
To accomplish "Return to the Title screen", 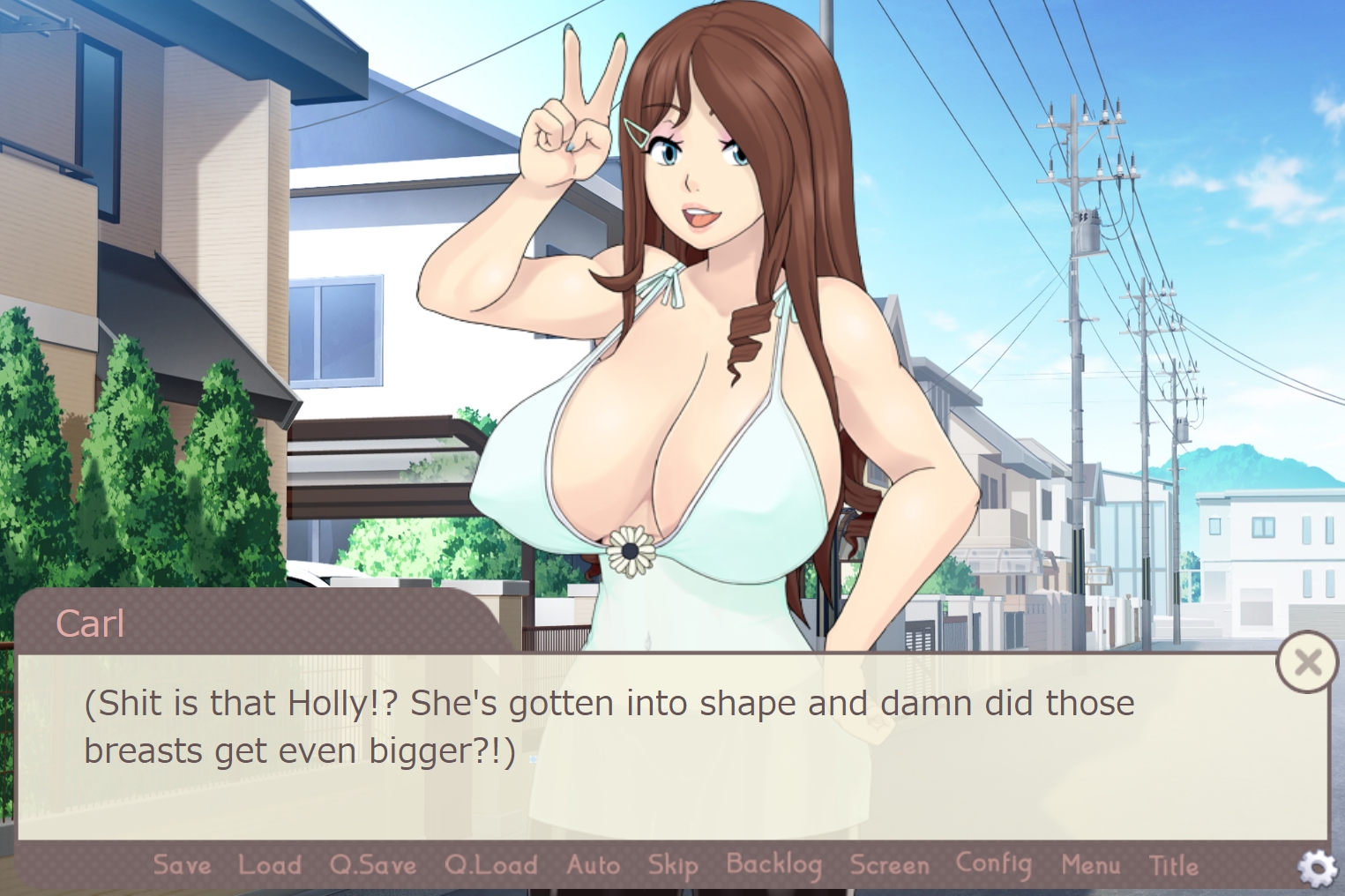I will pos(1172,866).
